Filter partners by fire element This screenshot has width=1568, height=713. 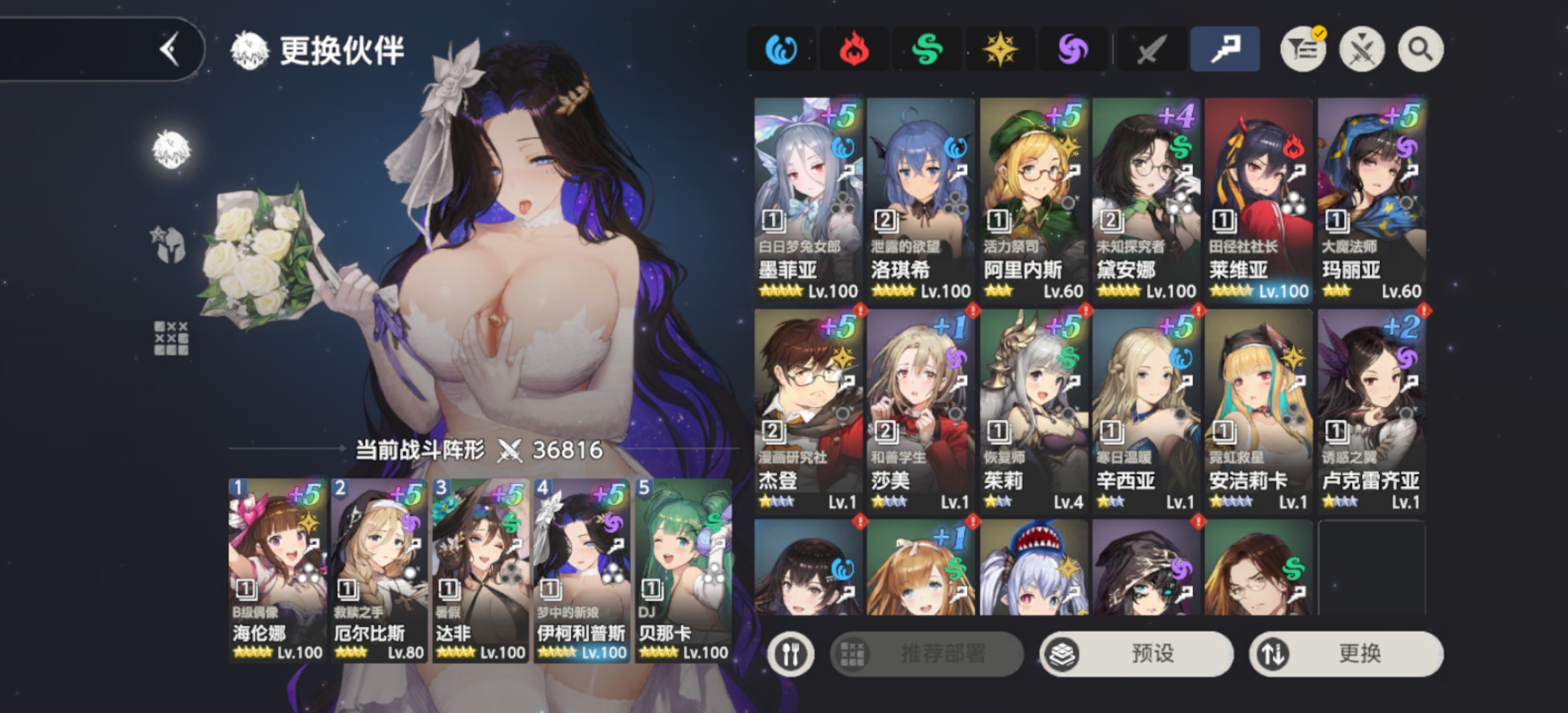[x=853, y=50]
